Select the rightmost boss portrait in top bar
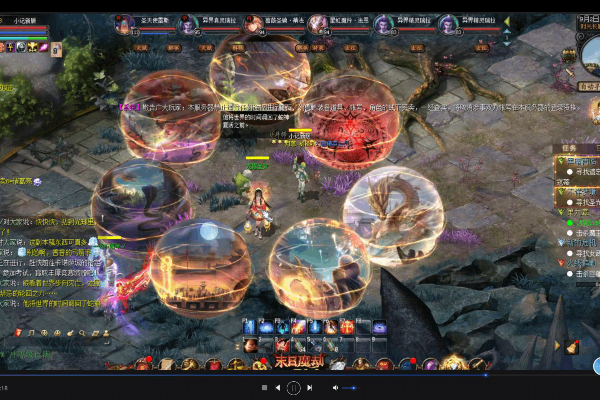The width and height of the screenshot is (600, 400). (x=448, y=24)
